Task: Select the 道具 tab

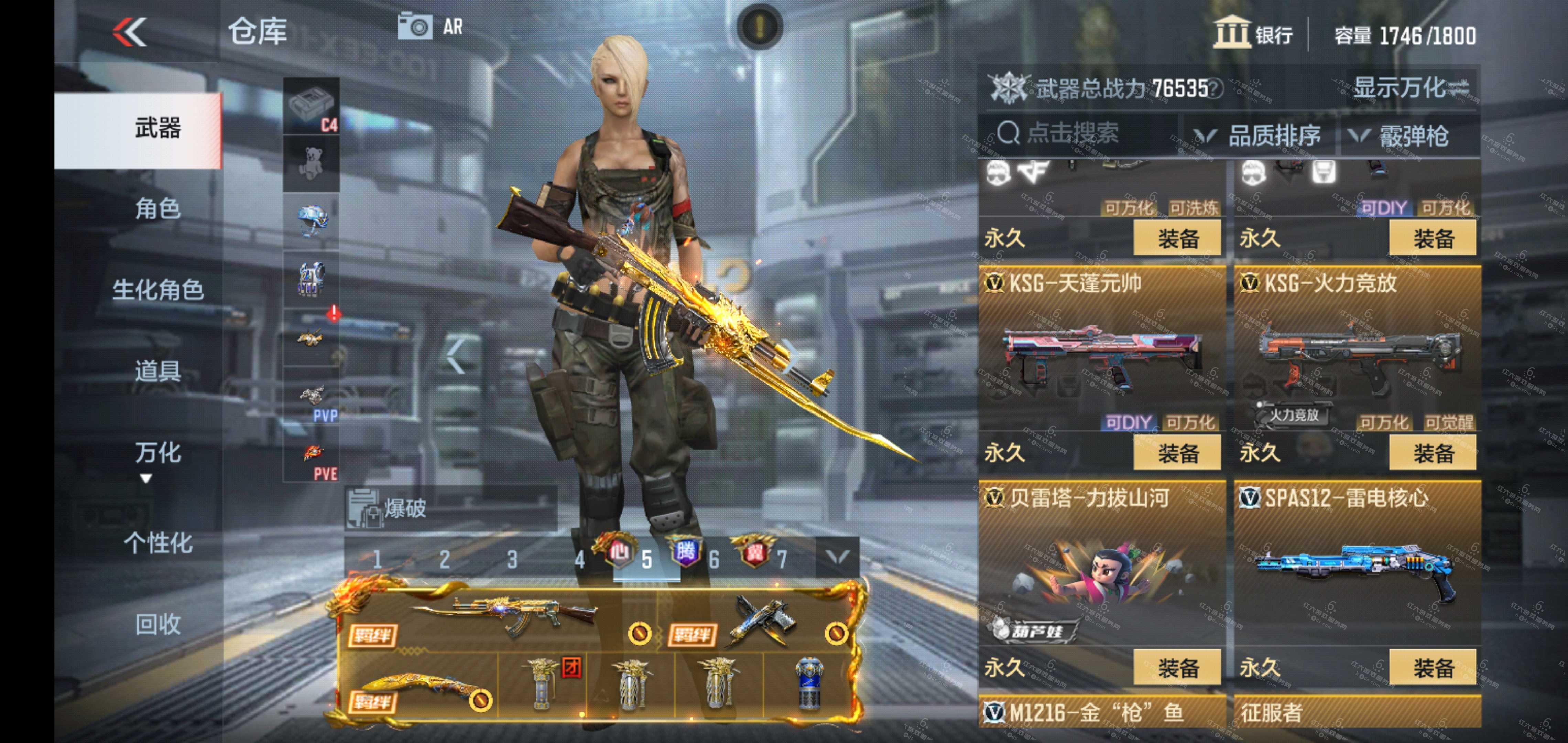Action: (157, 370)
